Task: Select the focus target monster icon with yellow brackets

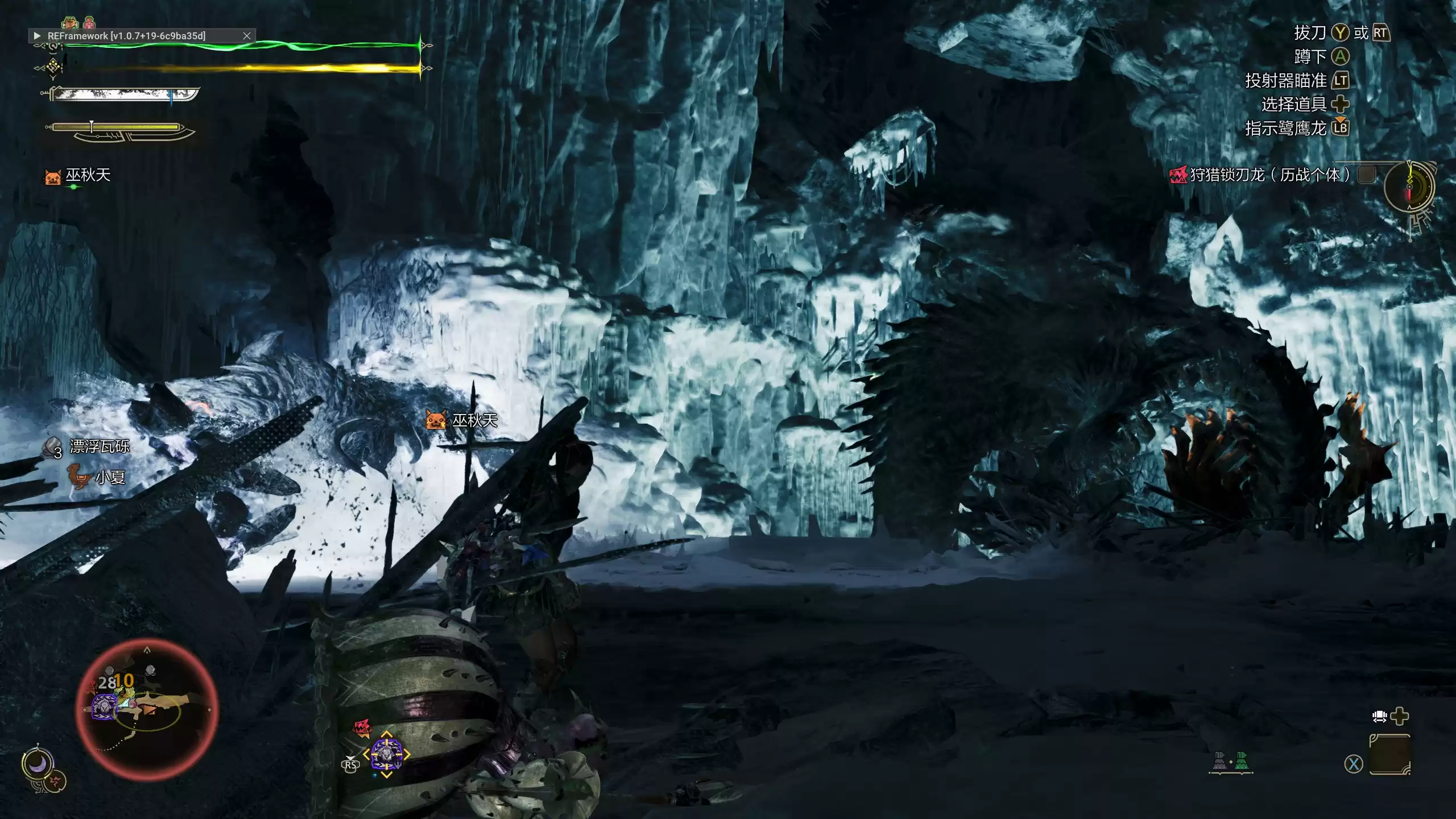Action: [x=386, y=754]
